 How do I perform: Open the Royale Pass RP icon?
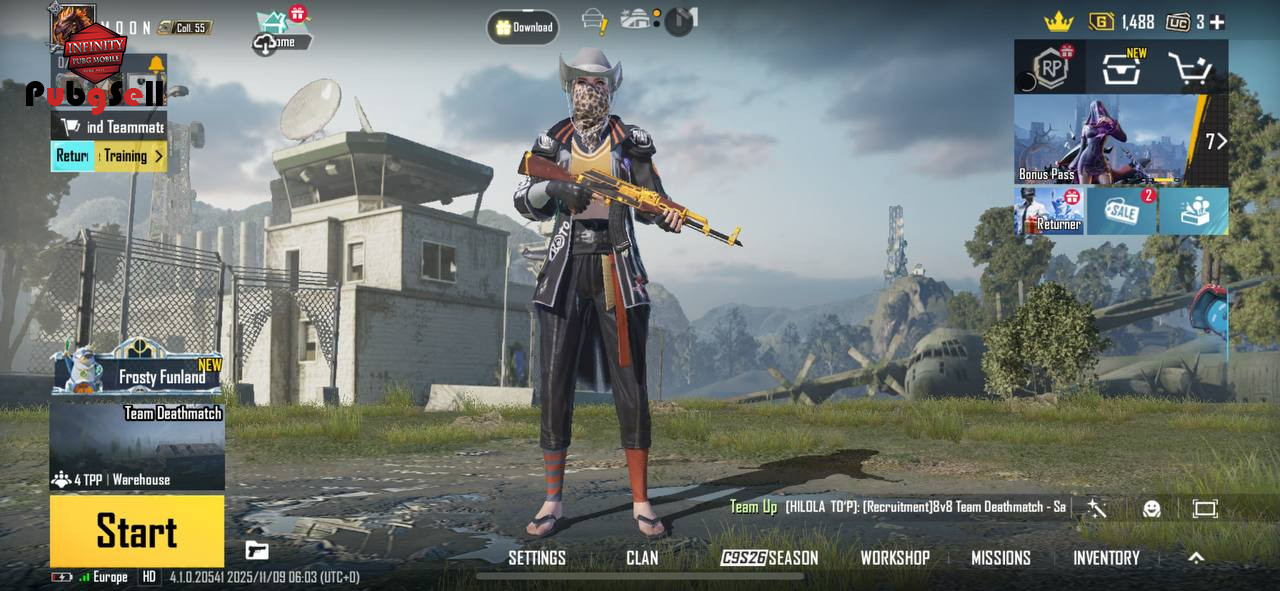[1050, 69]
